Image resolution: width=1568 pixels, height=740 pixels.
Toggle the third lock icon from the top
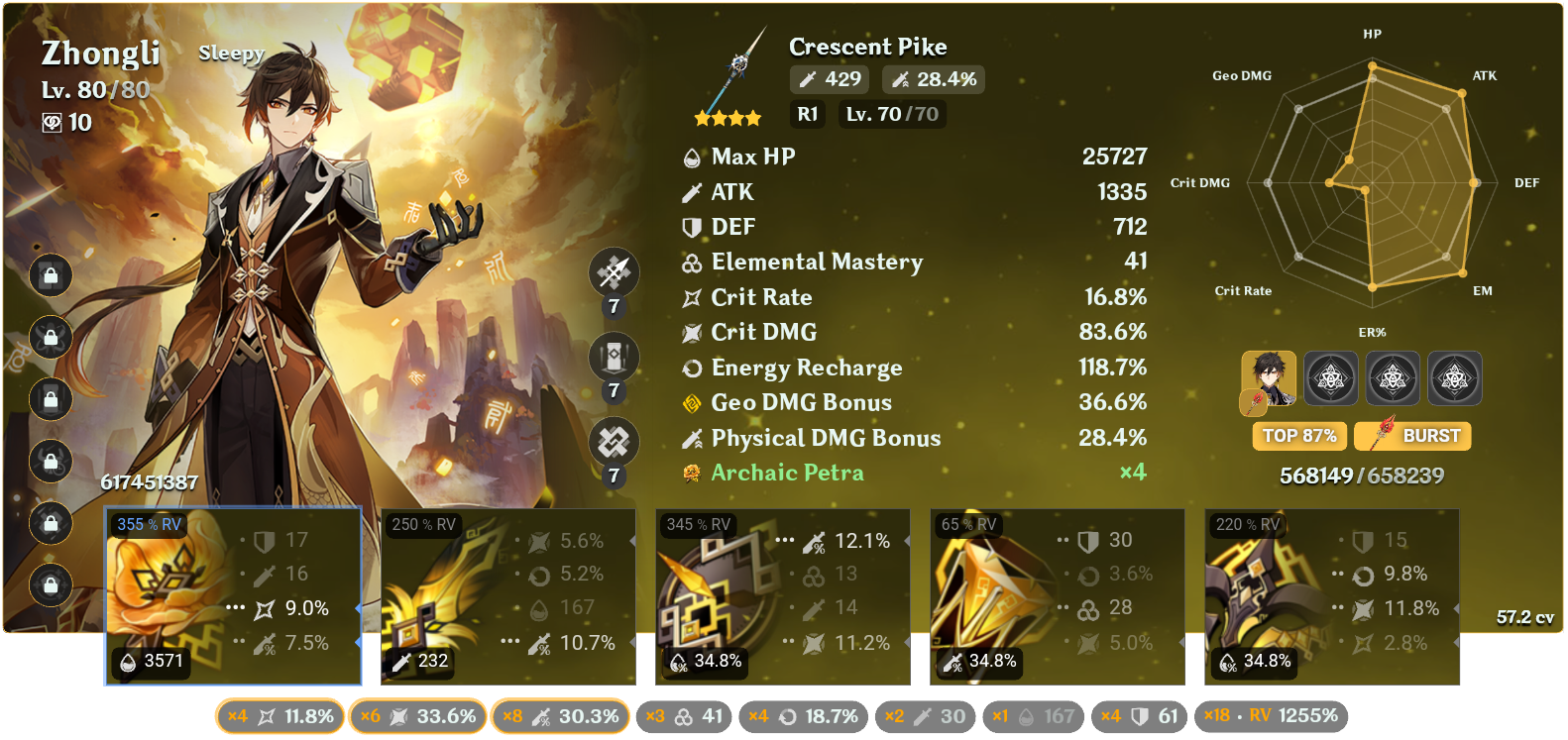tap(50, 399)
